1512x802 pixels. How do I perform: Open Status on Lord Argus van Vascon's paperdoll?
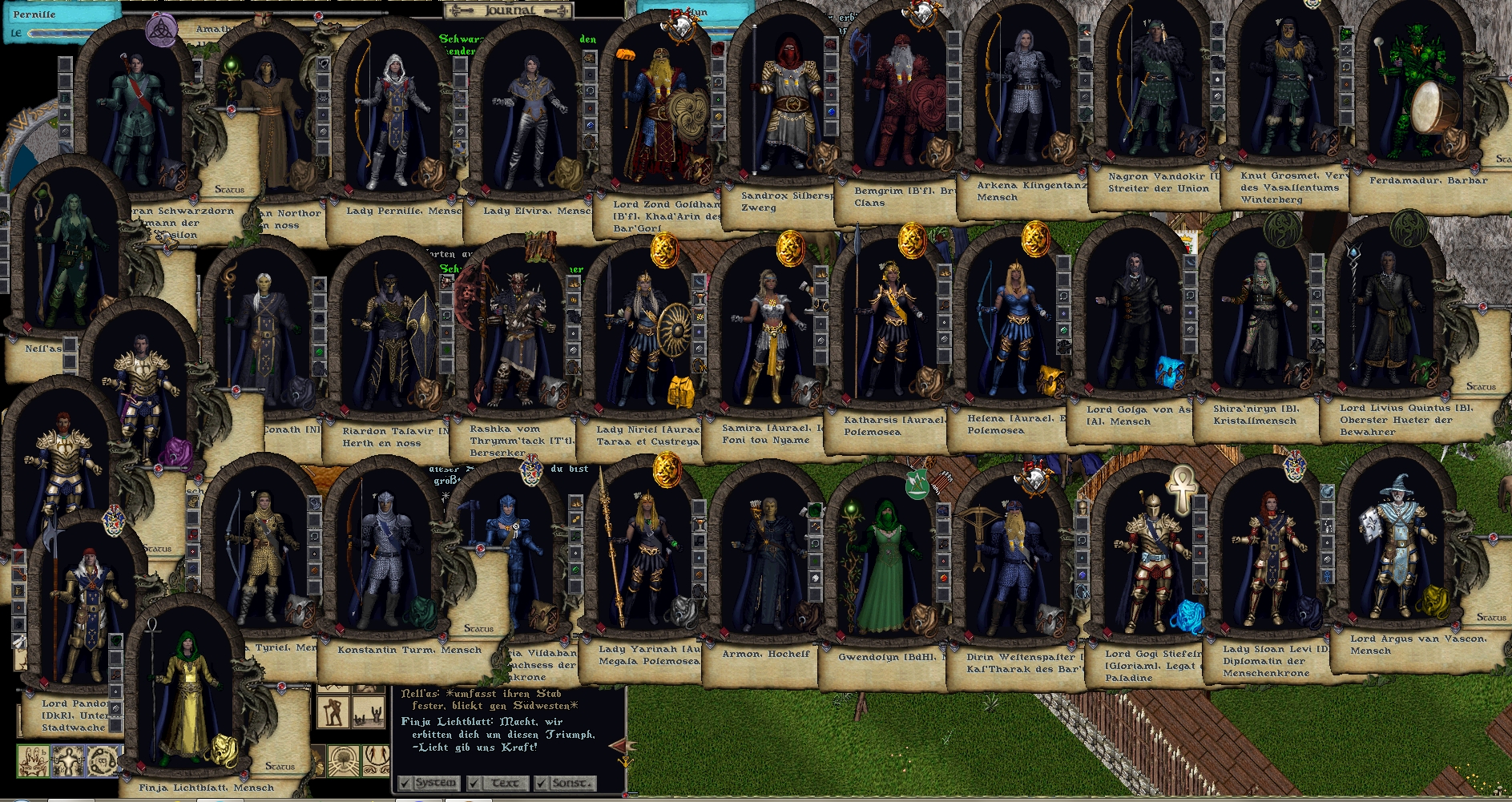tap(1490, 618)
